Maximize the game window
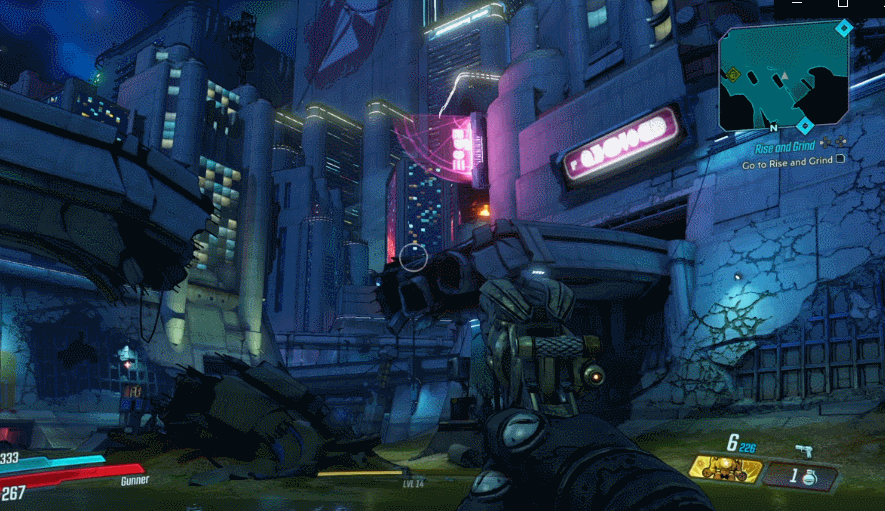Screen dimensions: 885x511 843,5
